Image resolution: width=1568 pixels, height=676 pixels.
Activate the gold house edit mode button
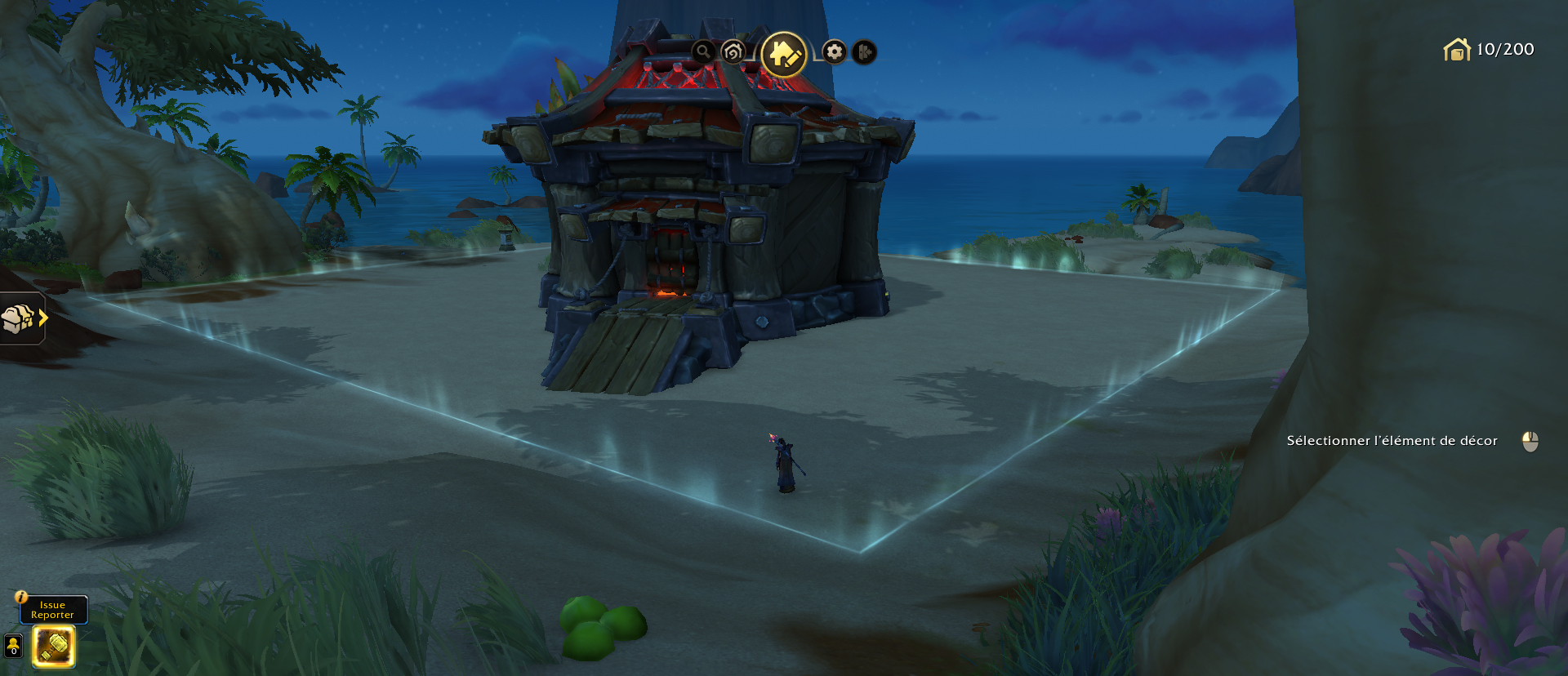[783, 55]
